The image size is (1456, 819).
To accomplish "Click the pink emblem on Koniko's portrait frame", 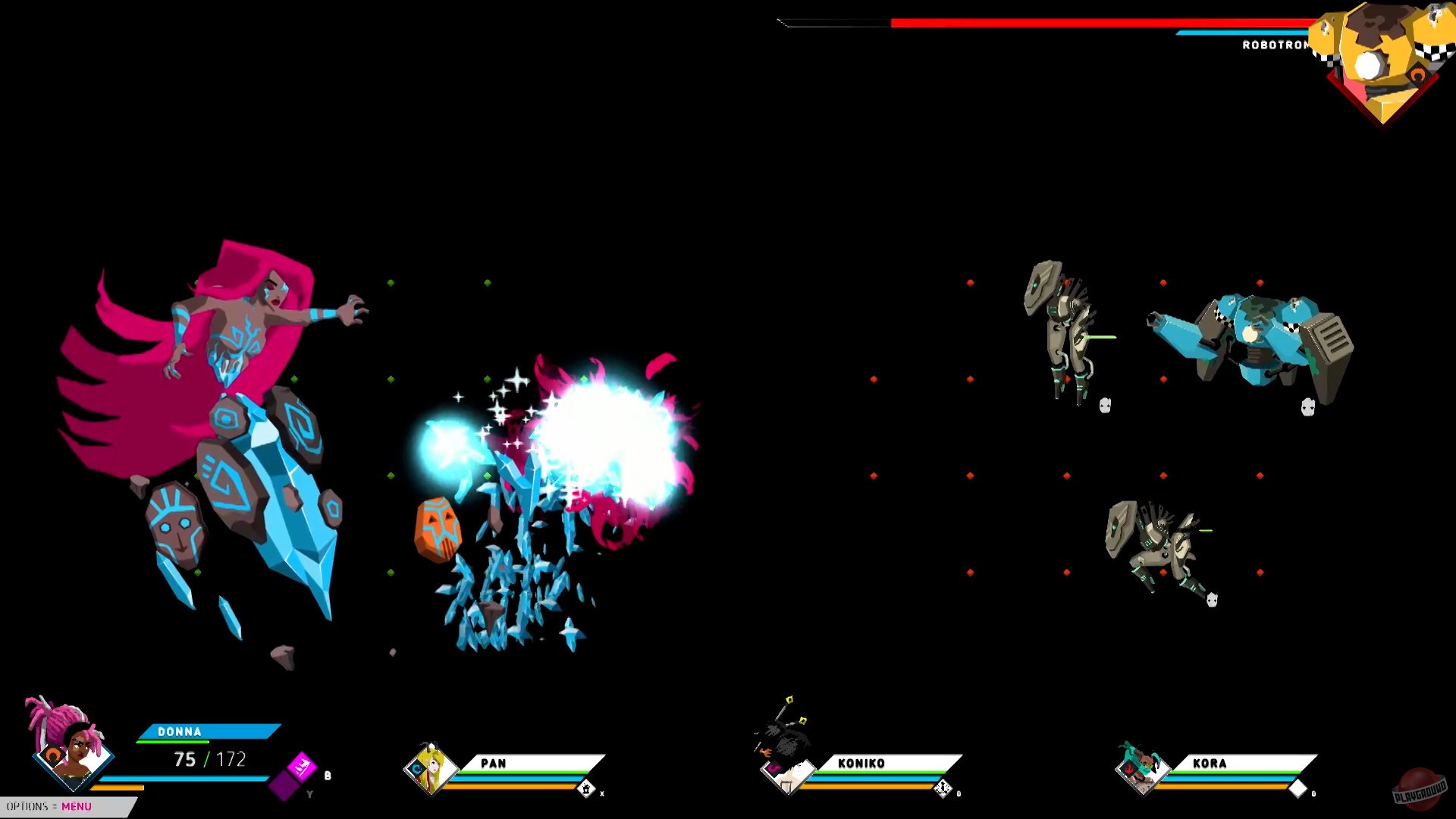I will (x=774, y=767).
